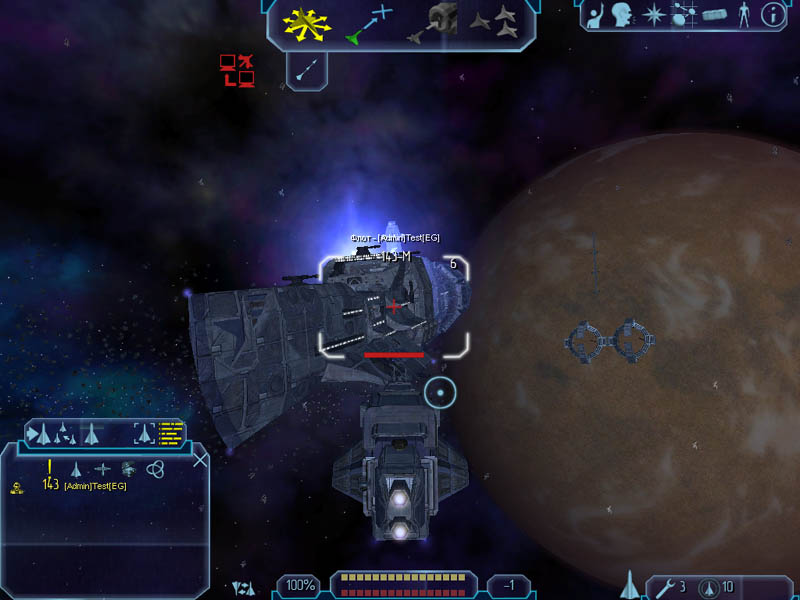Toggle the red network computers icon

(x=236, y=70)
